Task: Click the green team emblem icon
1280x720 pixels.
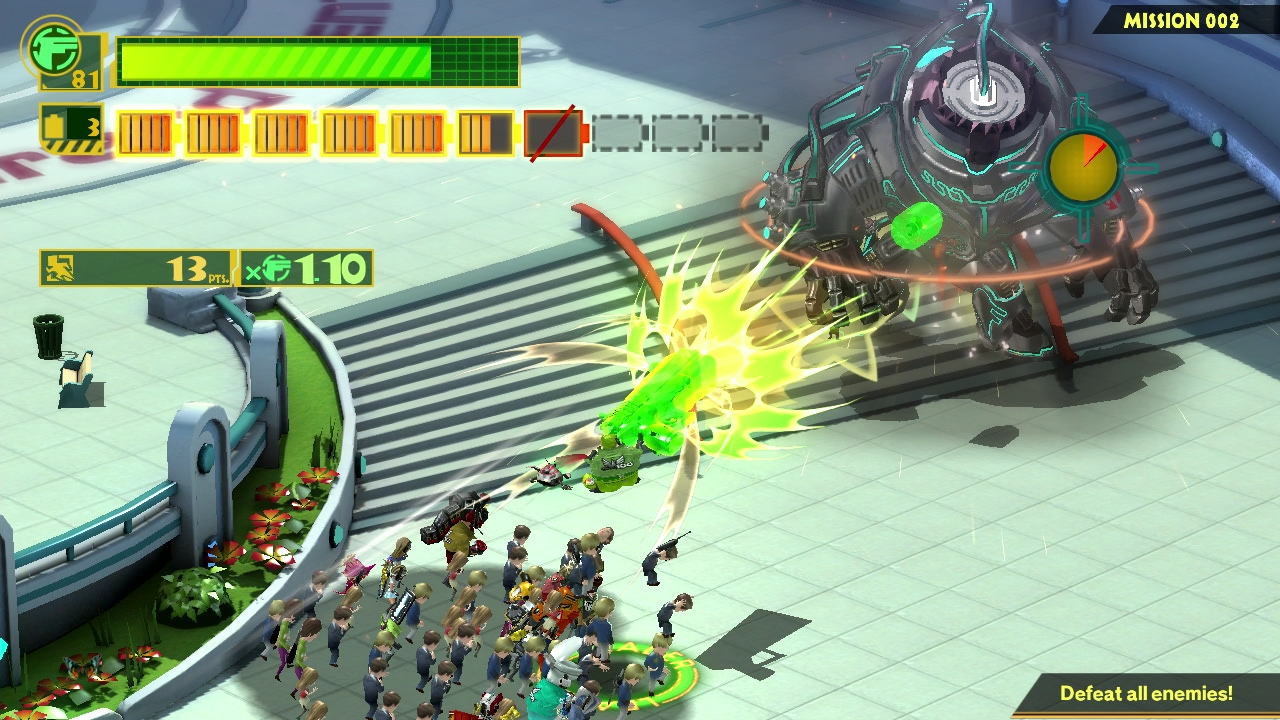Action: click(x=56, y=50)
